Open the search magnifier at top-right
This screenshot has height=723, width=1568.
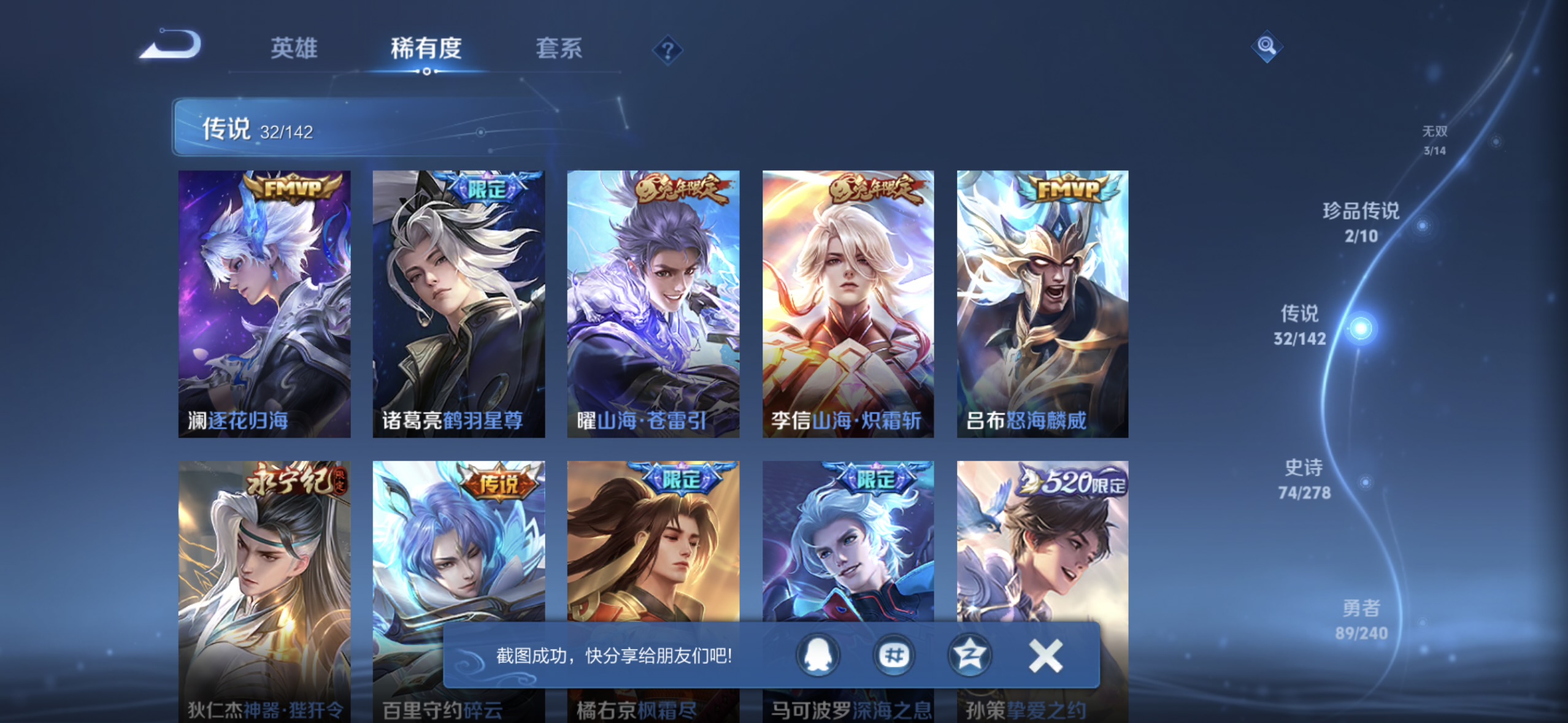point(1267,46)
